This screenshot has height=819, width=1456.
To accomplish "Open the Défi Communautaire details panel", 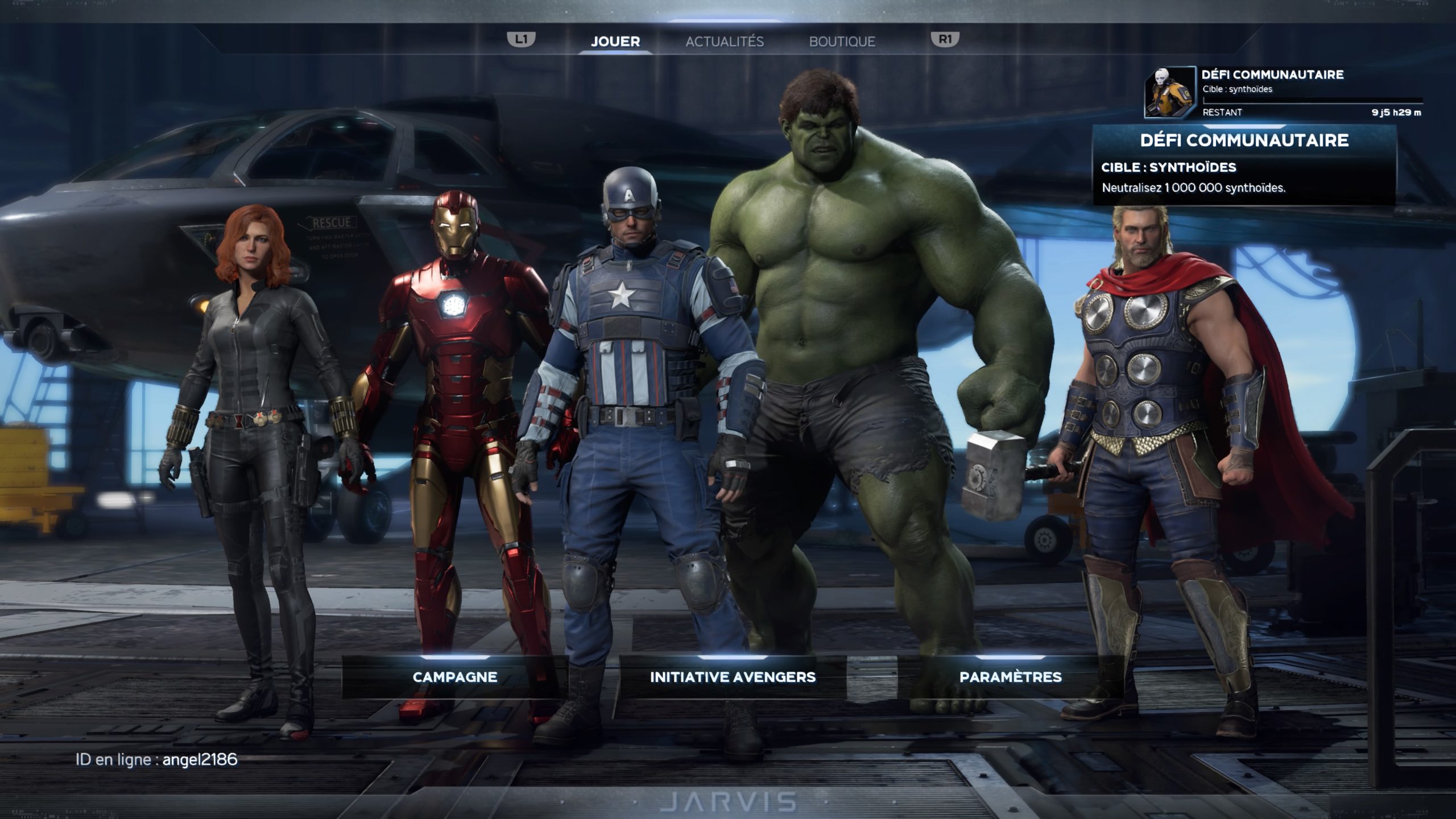I will tap(1244, 165).
